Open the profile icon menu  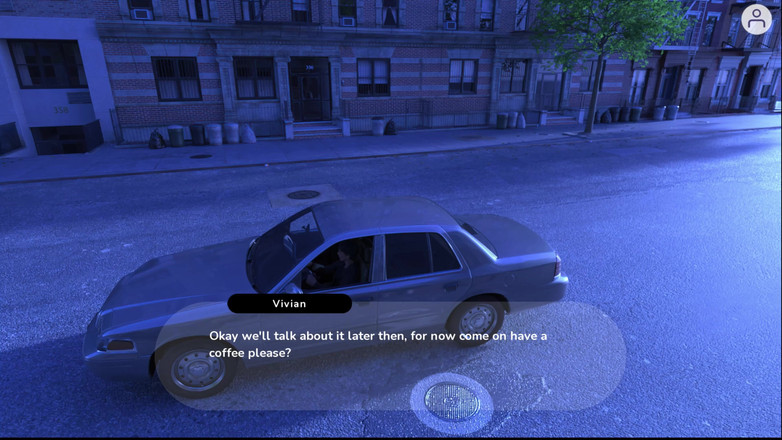coord(756,19)
